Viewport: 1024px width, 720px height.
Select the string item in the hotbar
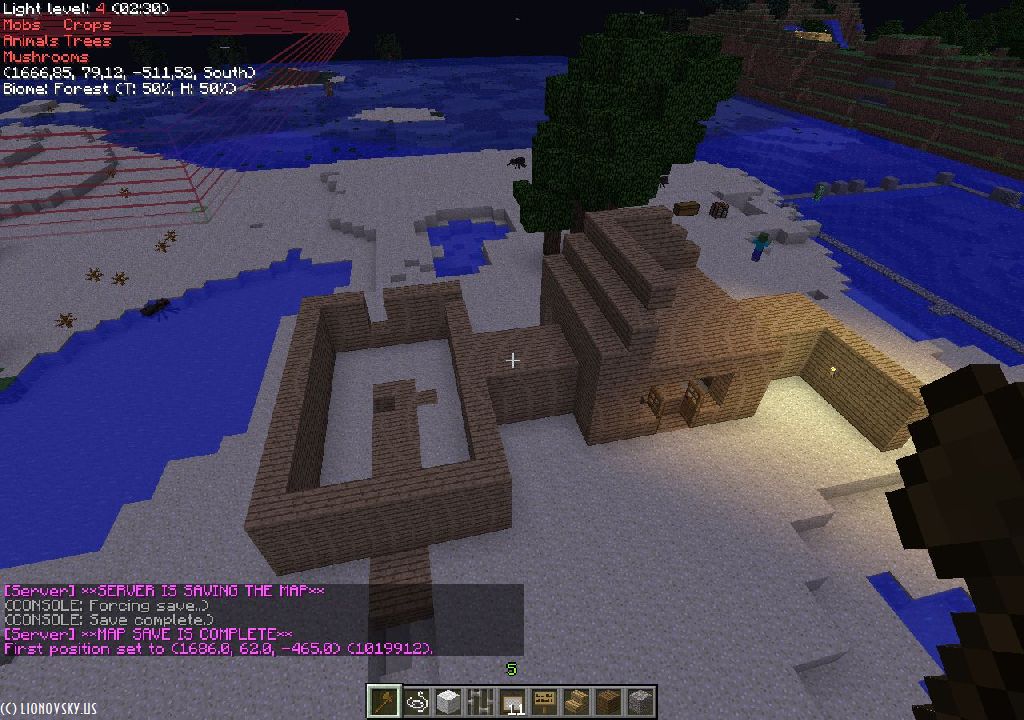tap(416, 701)
